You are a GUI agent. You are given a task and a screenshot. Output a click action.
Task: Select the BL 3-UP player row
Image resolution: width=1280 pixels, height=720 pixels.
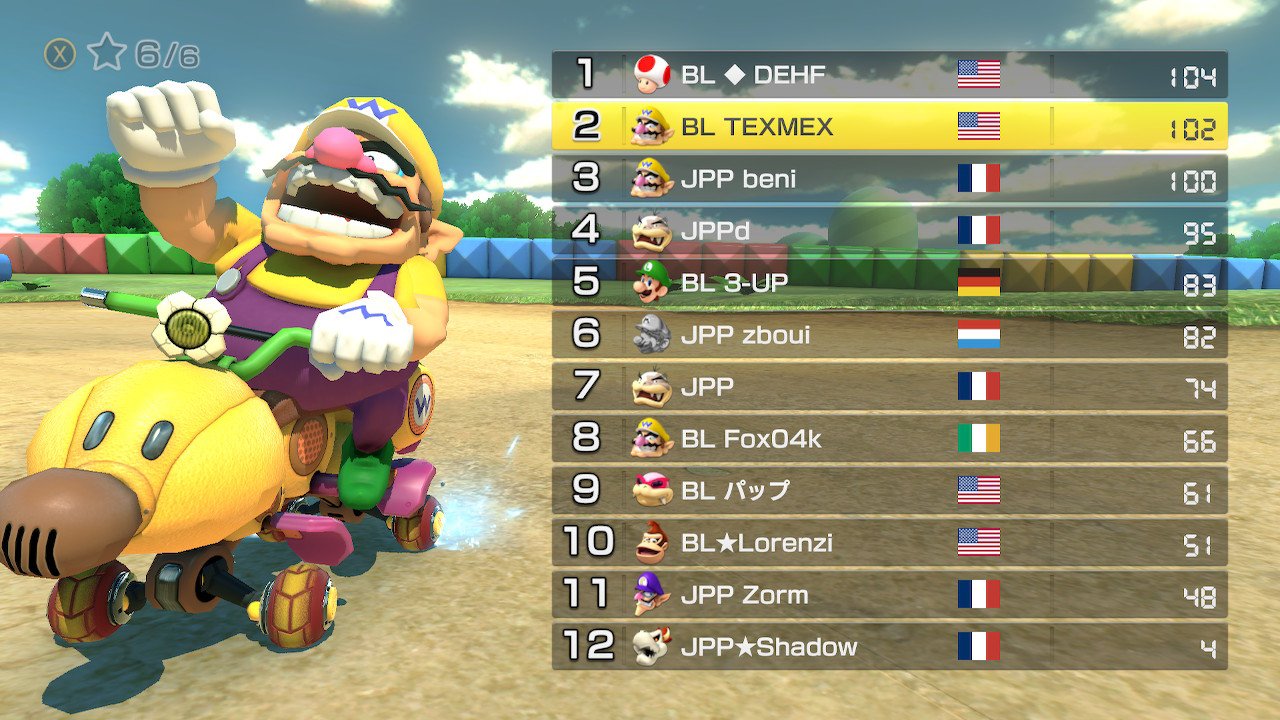click(x=889, y=283)
